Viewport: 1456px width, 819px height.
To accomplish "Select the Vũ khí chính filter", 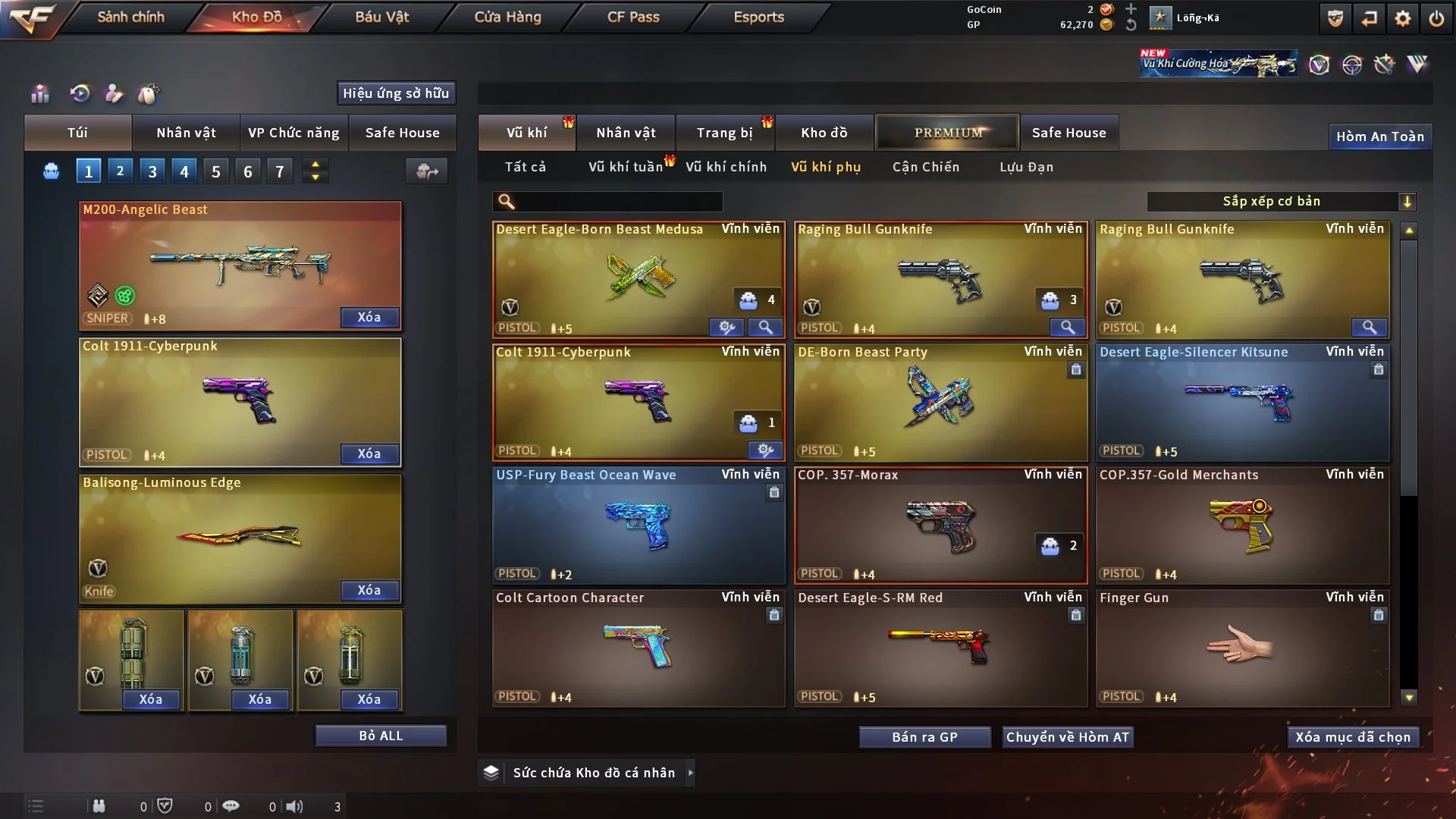I will tap(726, 167).
